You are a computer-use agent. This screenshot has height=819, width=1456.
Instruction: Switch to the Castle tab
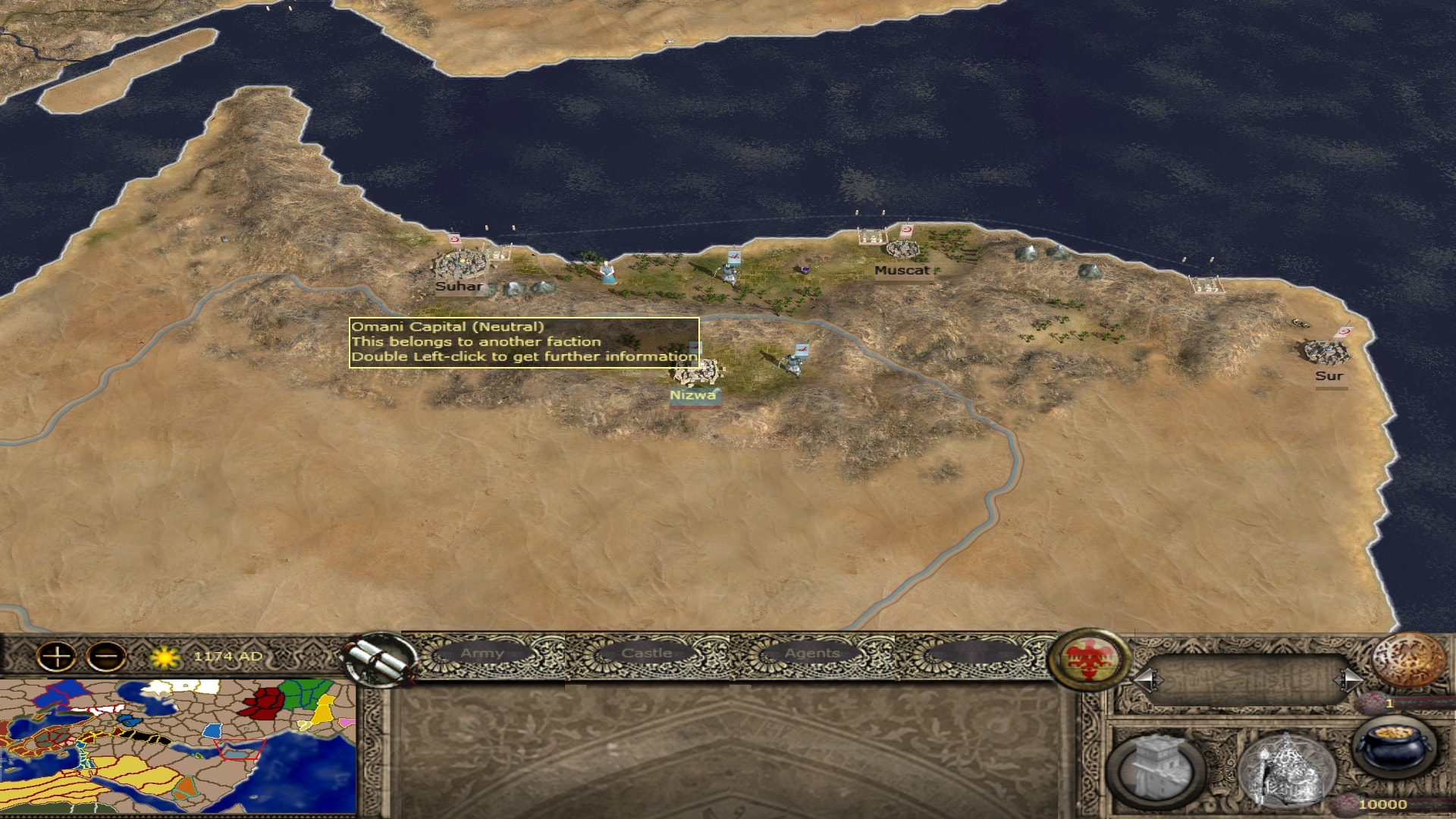coord(646,653)
